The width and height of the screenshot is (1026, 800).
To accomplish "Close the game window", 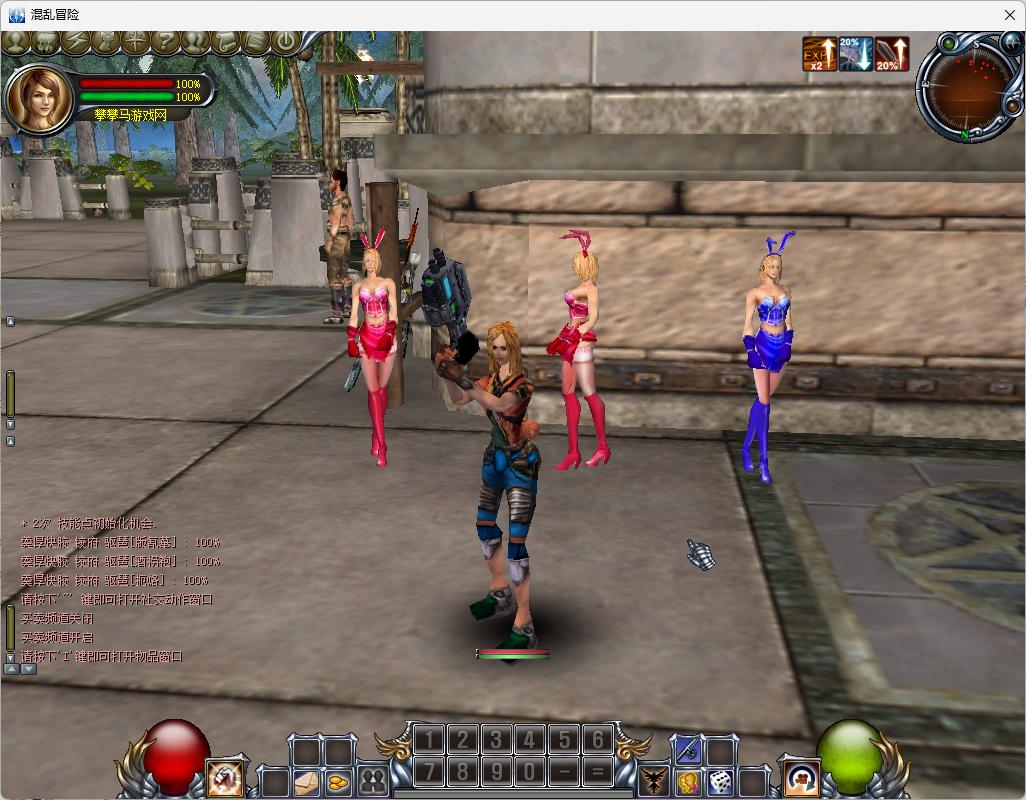I will (1009, 15).
